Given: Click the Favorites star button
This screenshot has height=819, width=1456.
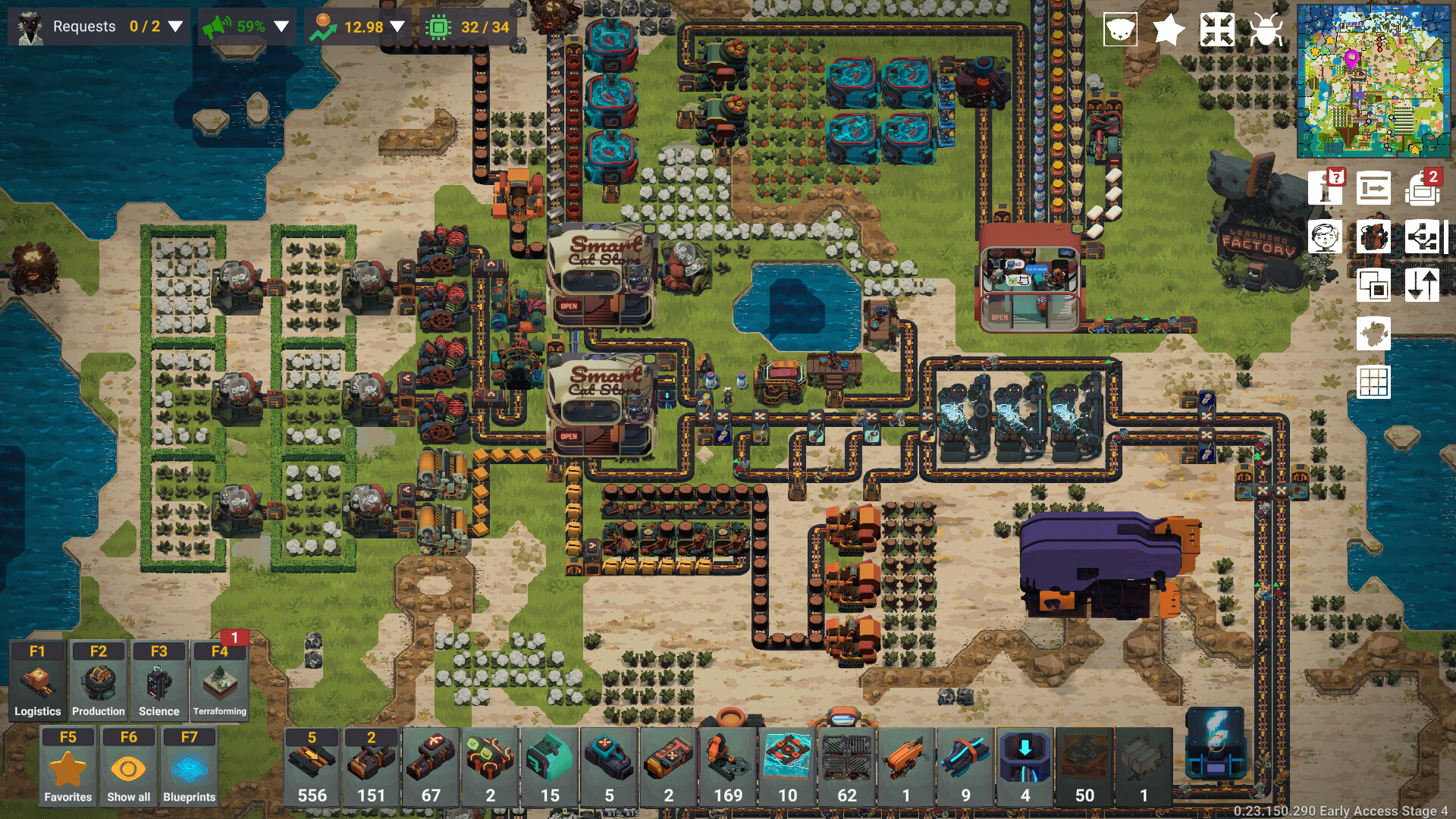Looking at the screenshot, I should 67,767.
